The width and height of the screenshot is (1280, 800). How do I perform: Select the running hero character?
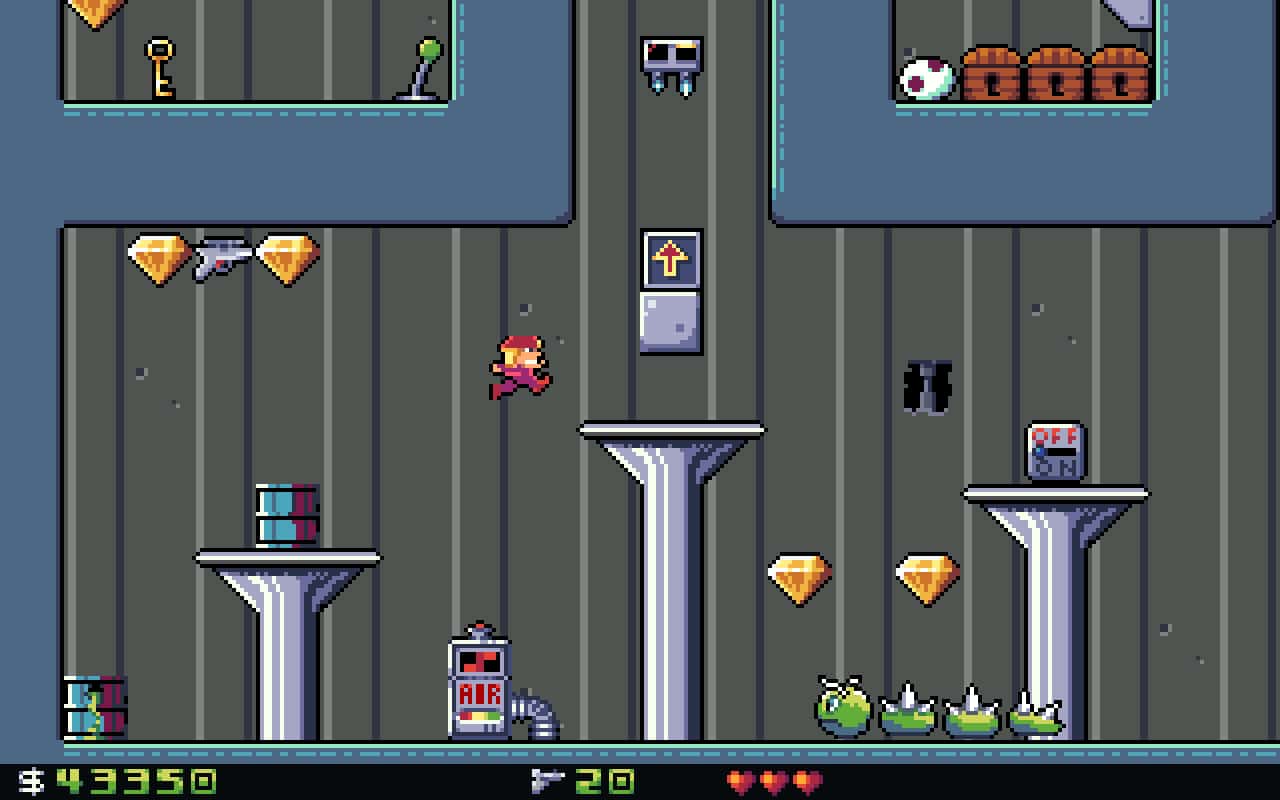(520, 365)
